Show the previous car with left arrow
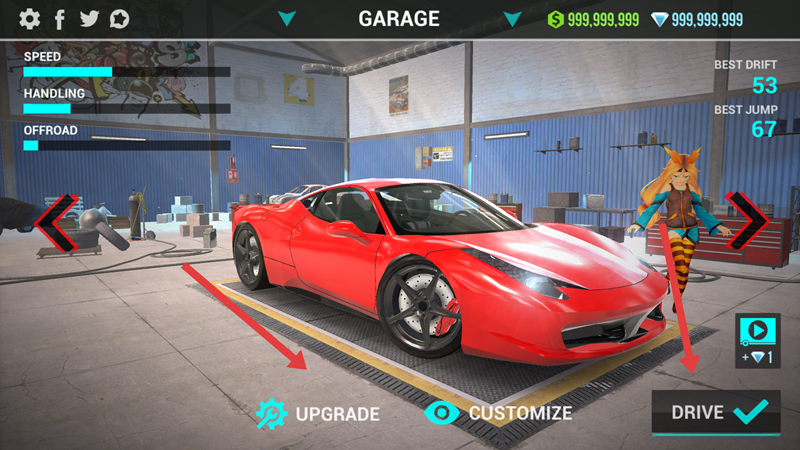 tap(55, 221)
